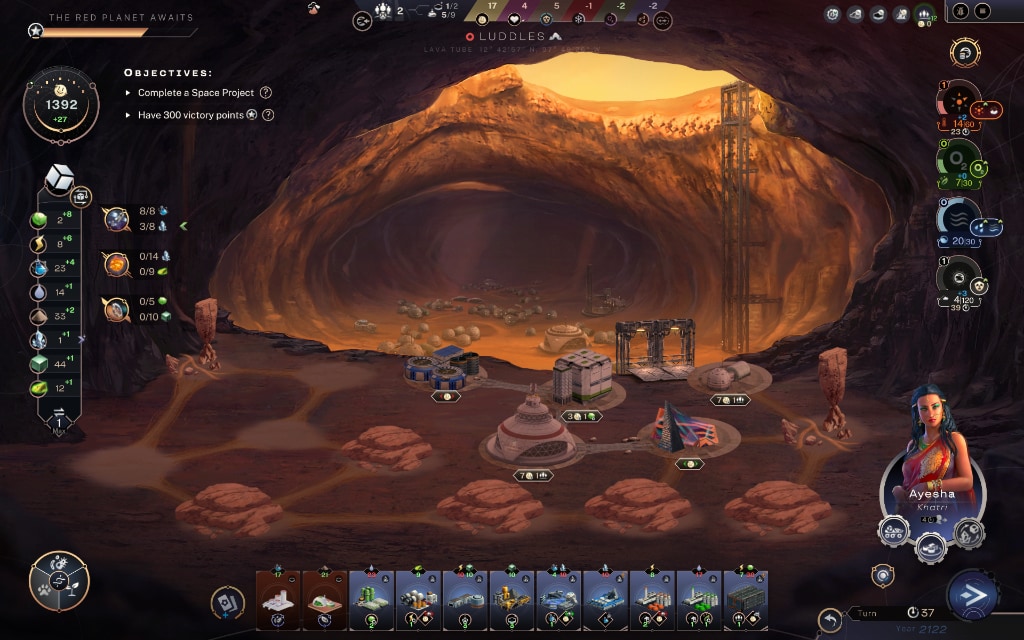This screenshot has width=1024, height=640.
Task: Open the card deck button beside the hand
Action: 228,602
